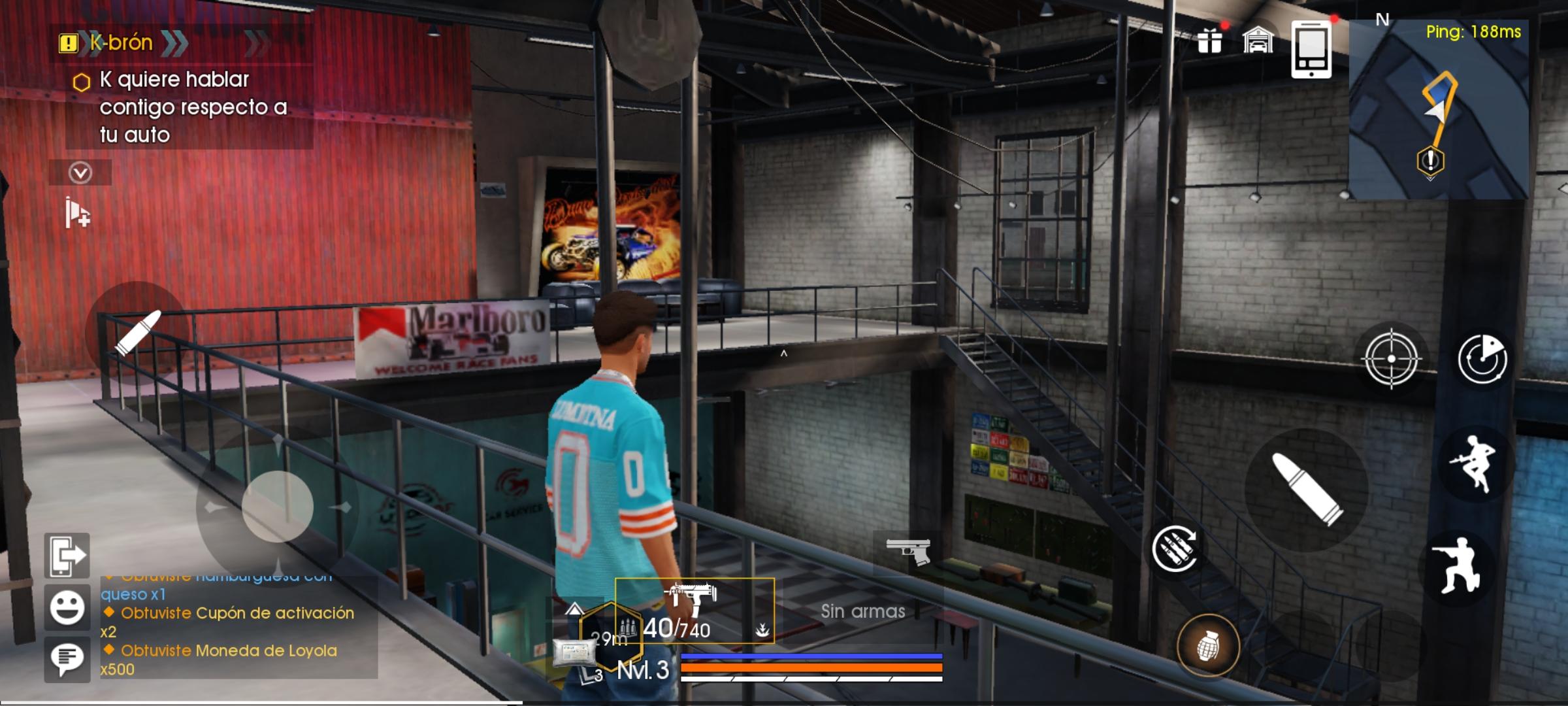Collapse the mission text with the chevron

pos(80,173)
